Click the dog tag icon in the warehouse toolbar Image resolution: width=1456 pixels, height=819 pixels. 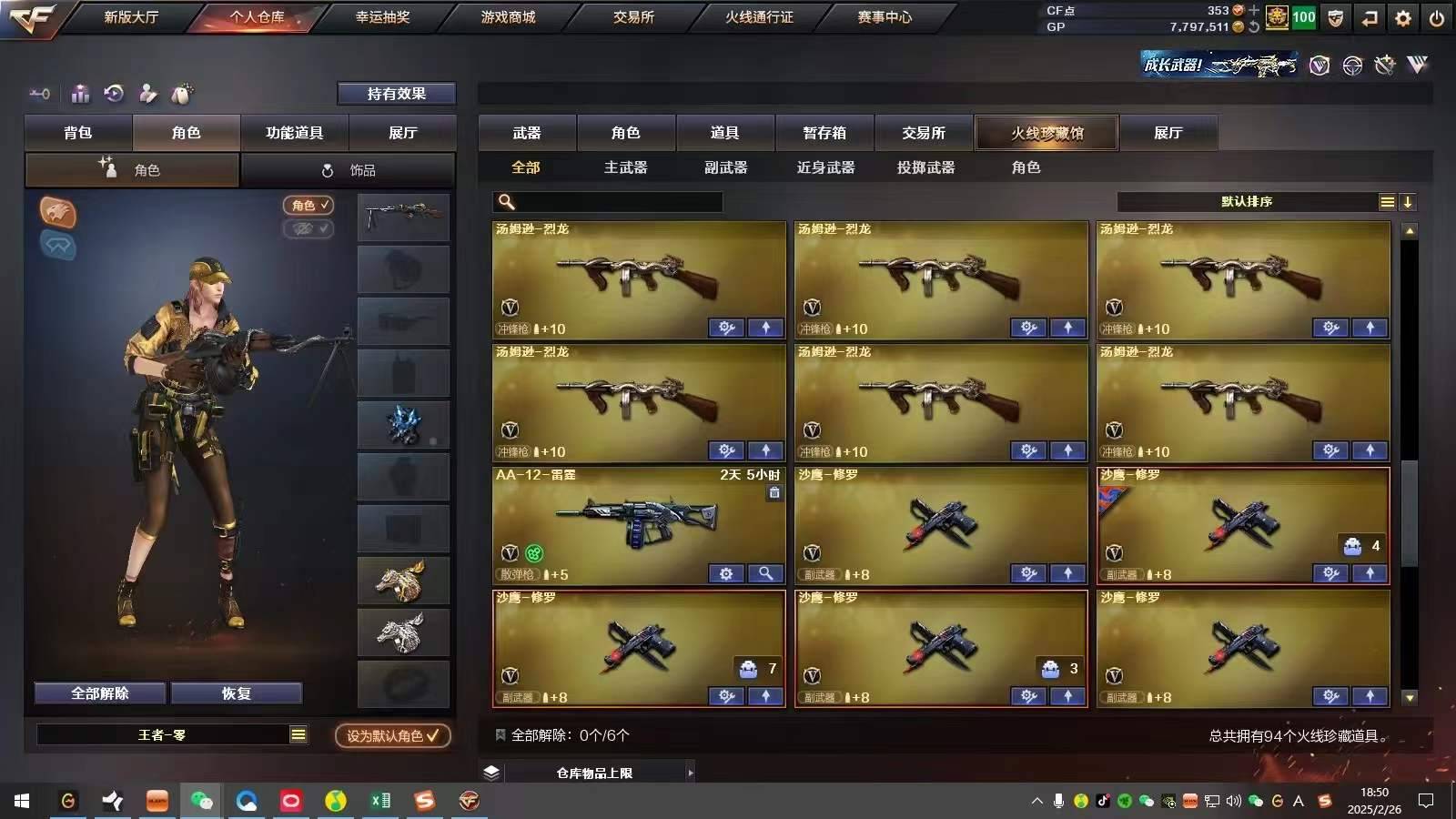tap(180, 93)
